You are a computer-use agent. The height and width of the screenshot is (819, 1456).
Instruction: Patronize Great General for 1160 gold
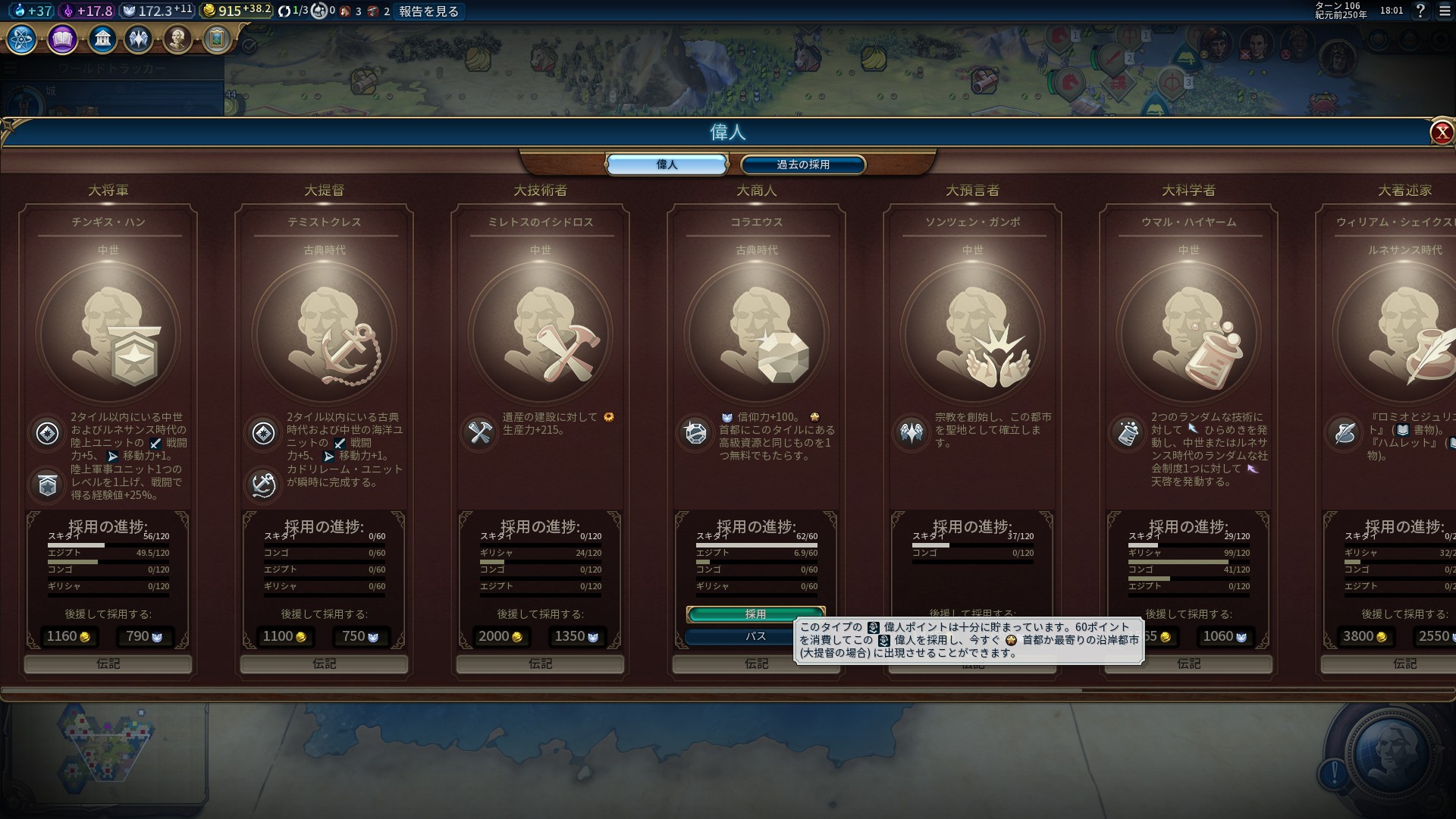69,637
